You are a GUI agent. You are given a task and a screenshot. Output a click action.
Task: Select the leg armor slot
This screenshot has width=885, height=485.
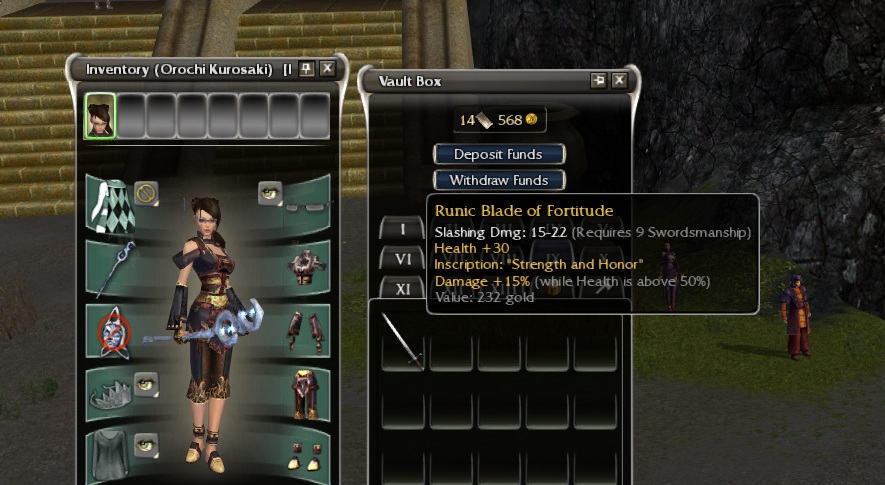click(x=302, y=392)
